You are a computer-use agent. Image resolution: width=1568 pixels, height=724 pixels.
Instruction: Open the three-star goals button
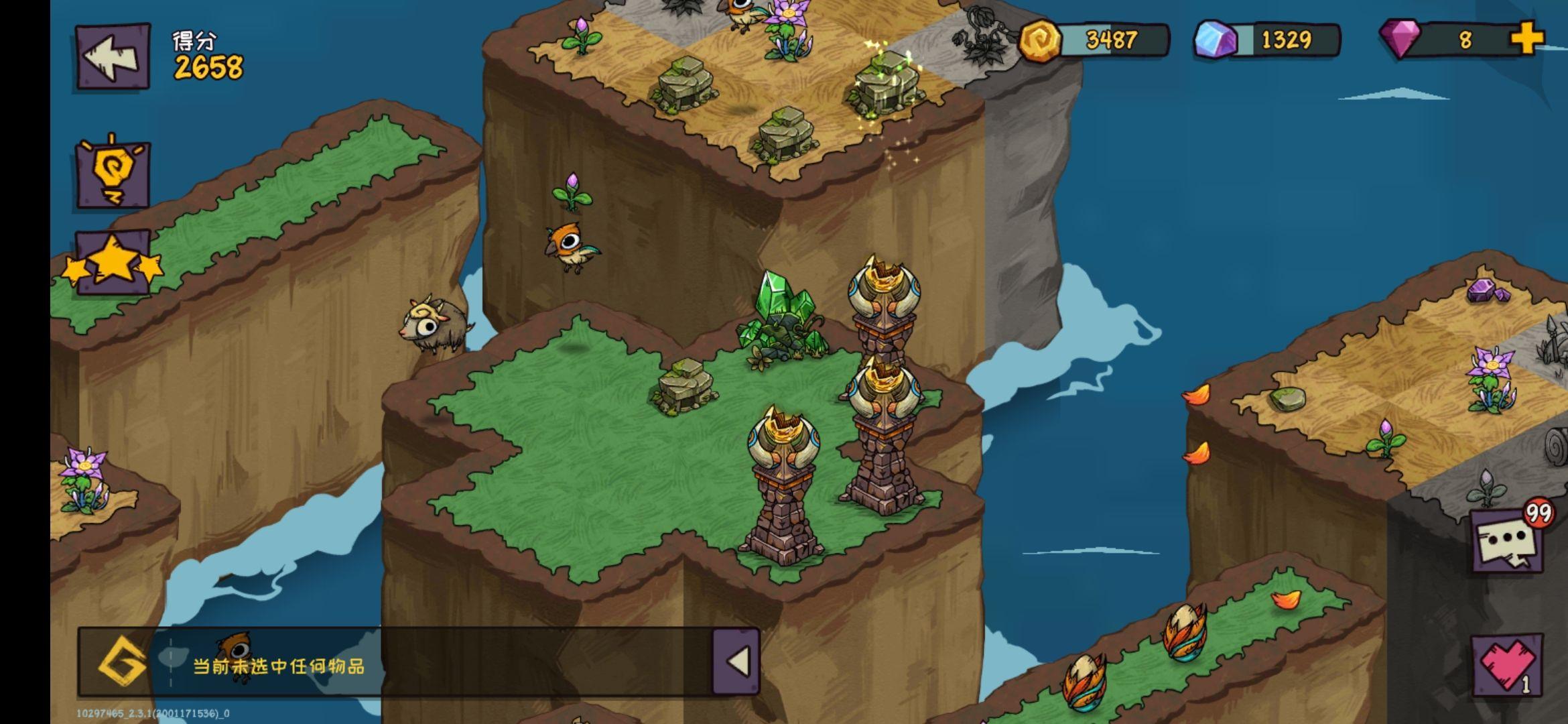coord(113,264)
